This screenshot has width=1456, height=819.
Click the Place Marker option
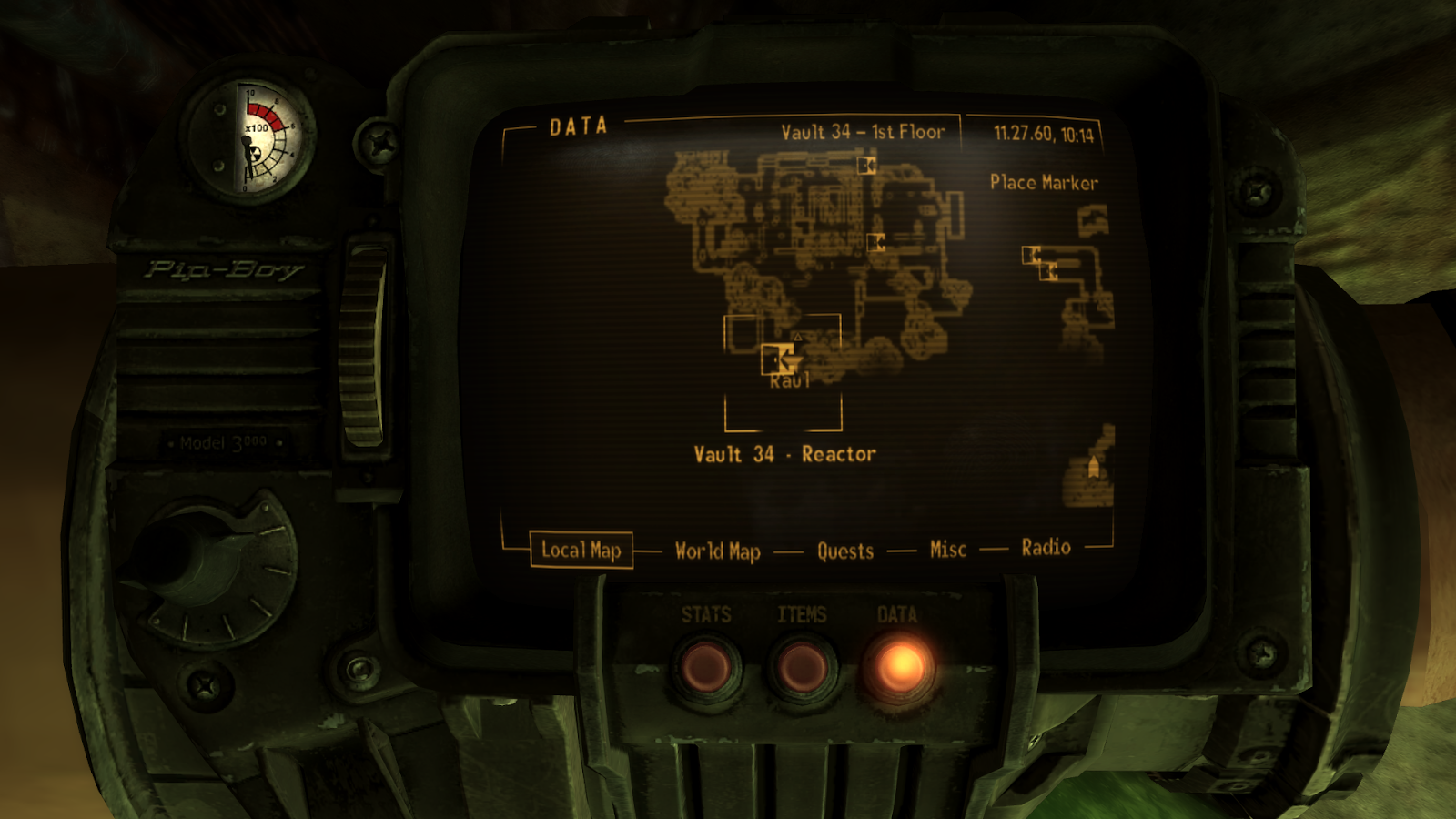[1045, 183]
